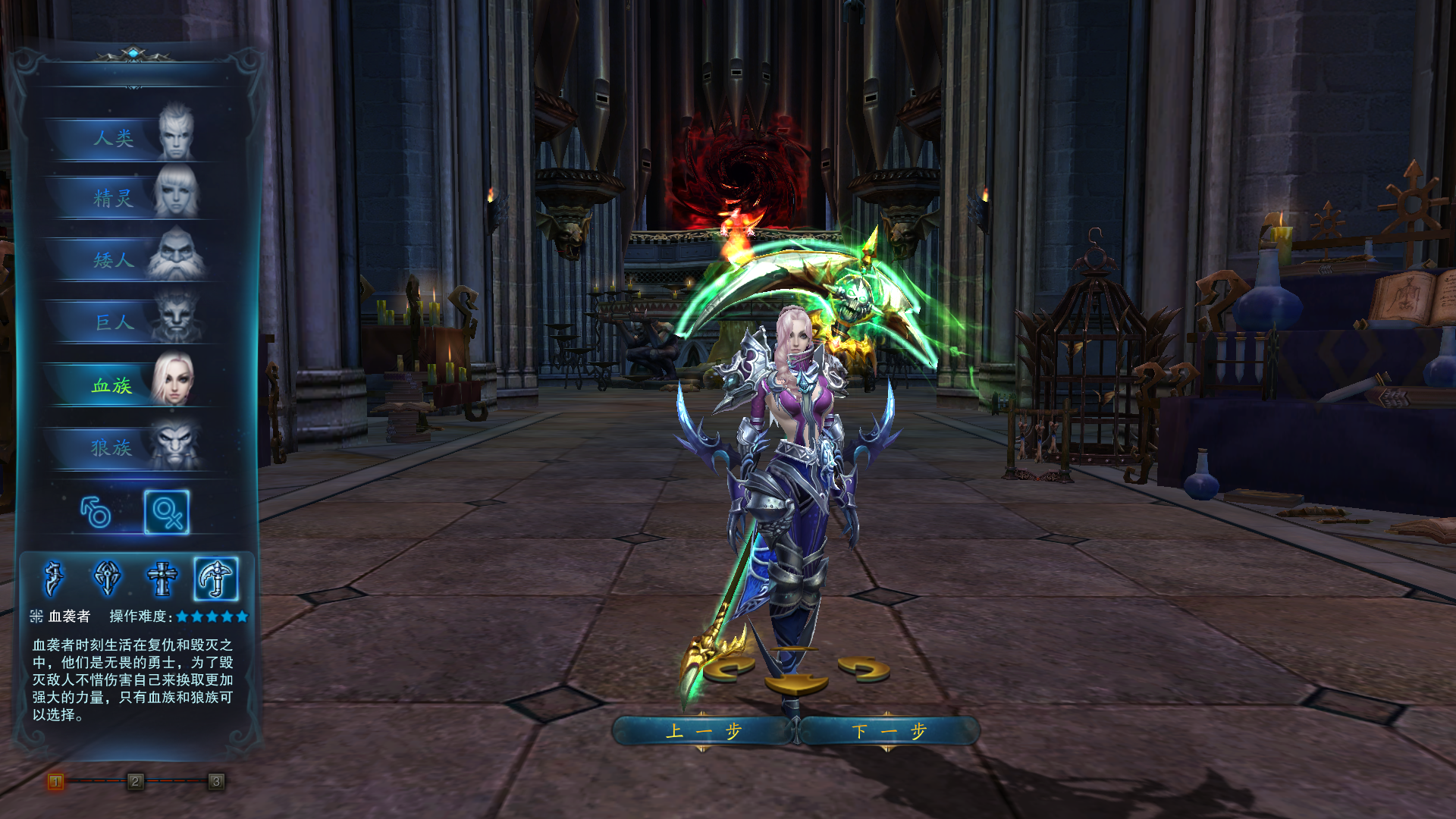Choose the winged arrow class icon

(107, 579)
